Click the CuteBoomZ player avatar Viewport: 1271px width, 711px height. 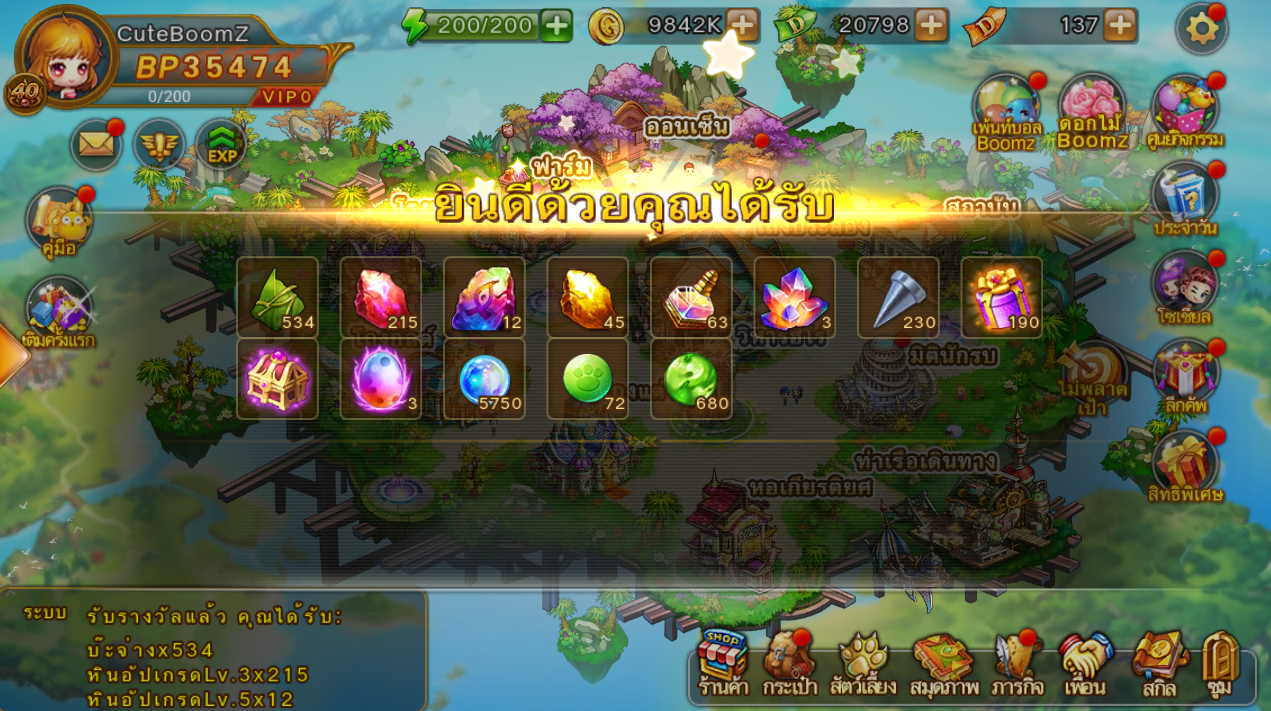pos(66,57)
